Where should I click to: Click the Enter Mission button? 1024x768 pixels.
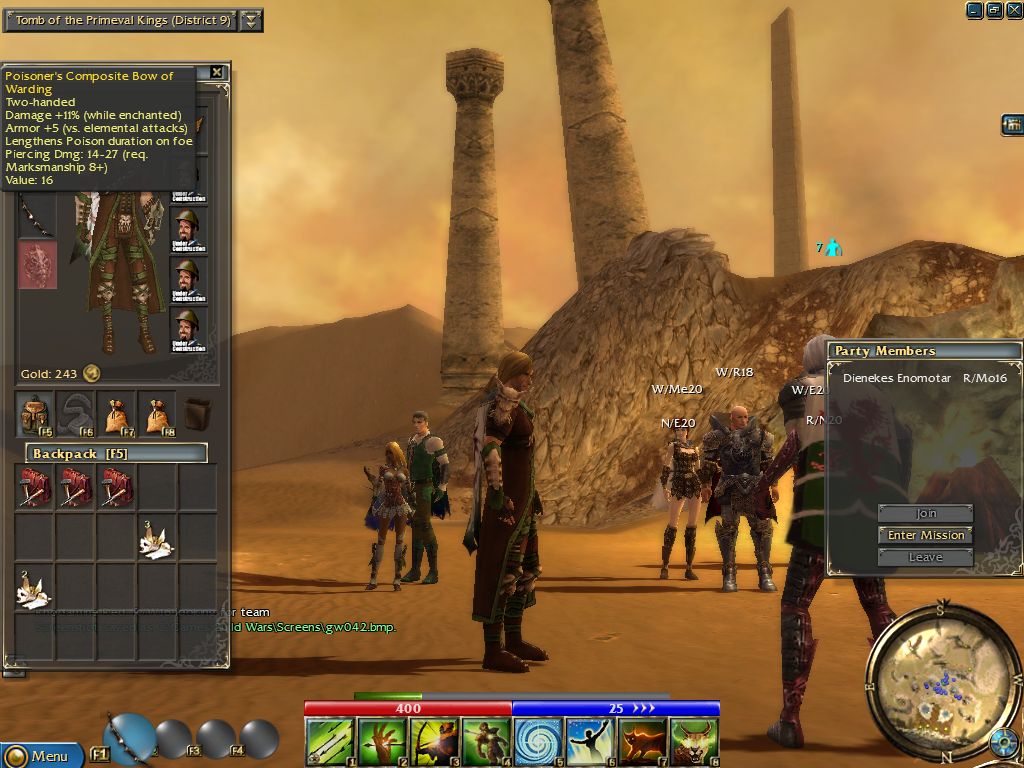click(x=925, y=535)
